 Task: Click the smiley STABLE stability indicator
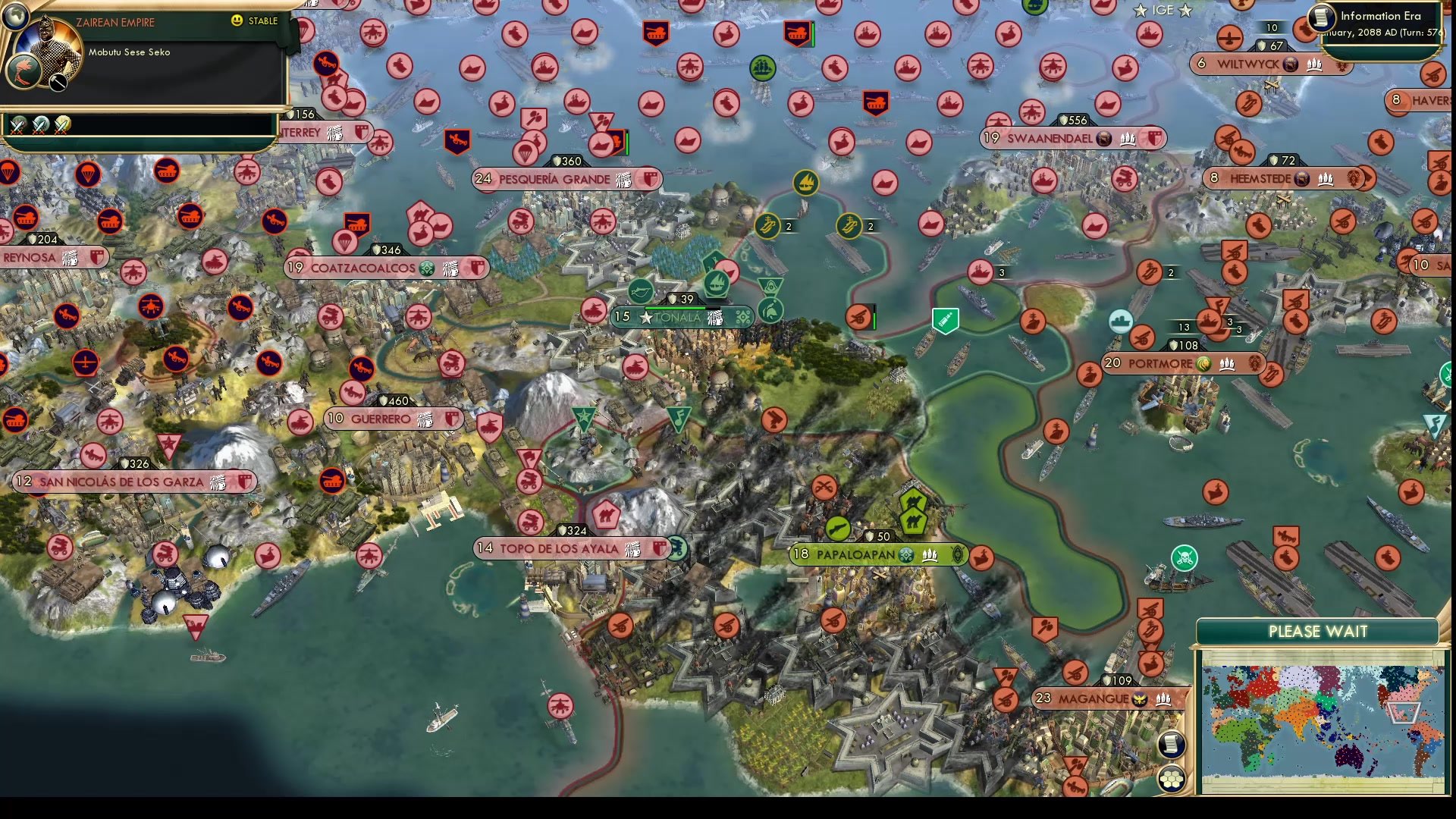(x=237, y=22)
